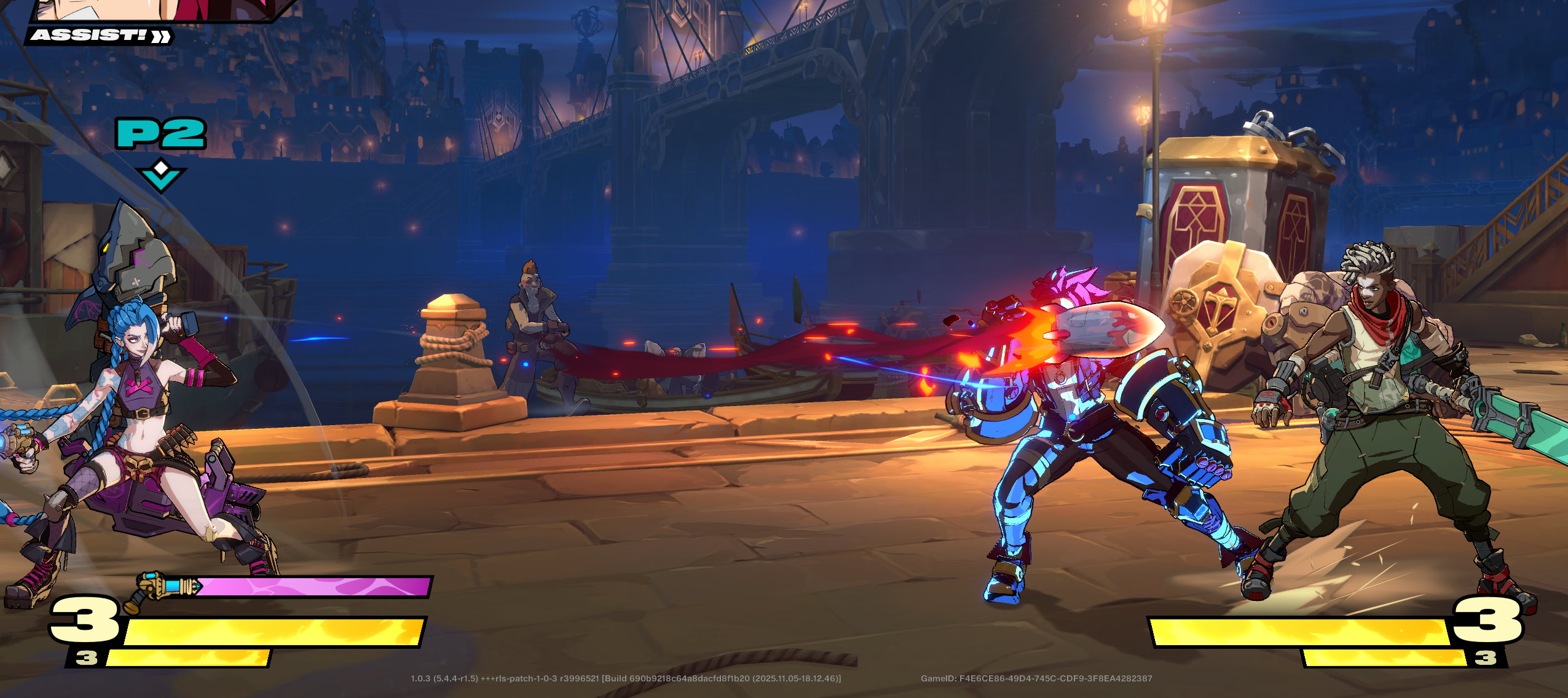Image resolution: width=1568 pixels, height=698 pixels.
Task: Click the large '3' super meter counter on left
Action: pyautogui.click(x=83, y=622)
